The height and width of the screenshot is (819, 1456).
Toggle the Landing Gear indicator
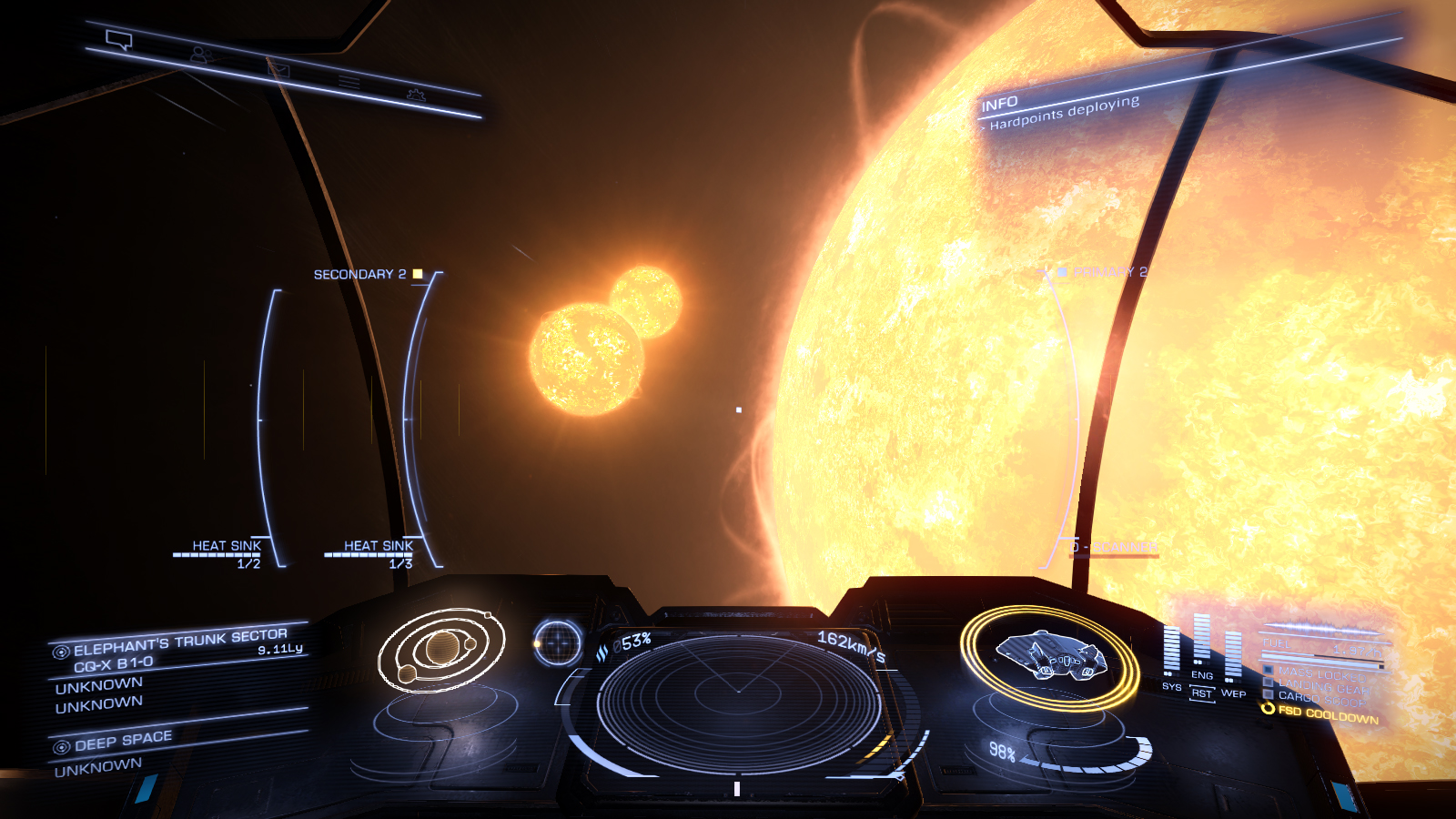(1321, 684)
